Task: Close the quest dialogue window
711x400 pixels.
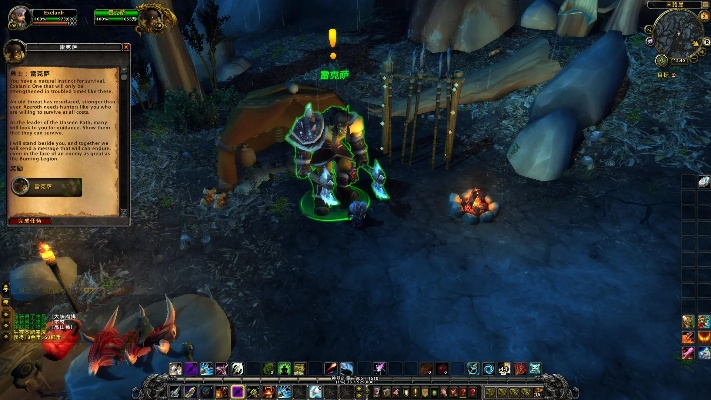Action: coord(126,47)
